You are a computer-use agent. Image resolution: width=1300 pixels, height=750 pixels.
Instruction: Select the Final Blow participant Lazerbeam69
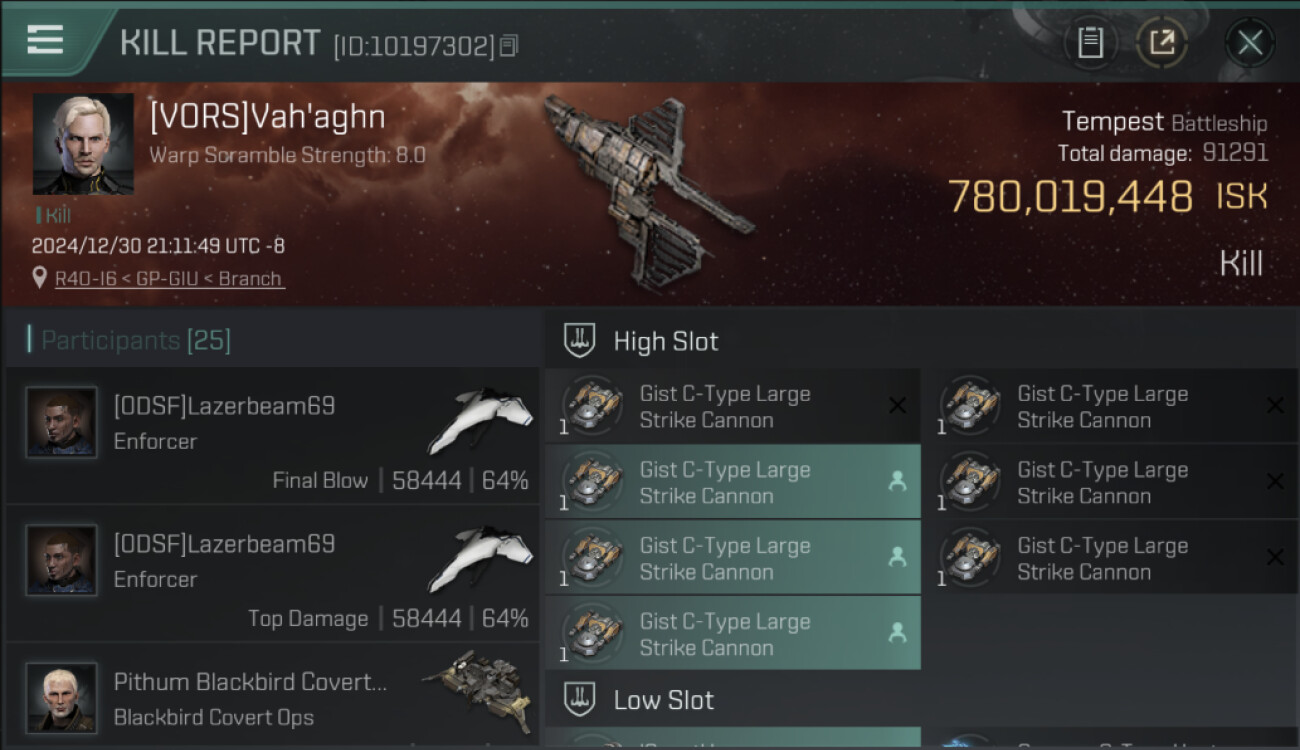click(x=272, y=436)
